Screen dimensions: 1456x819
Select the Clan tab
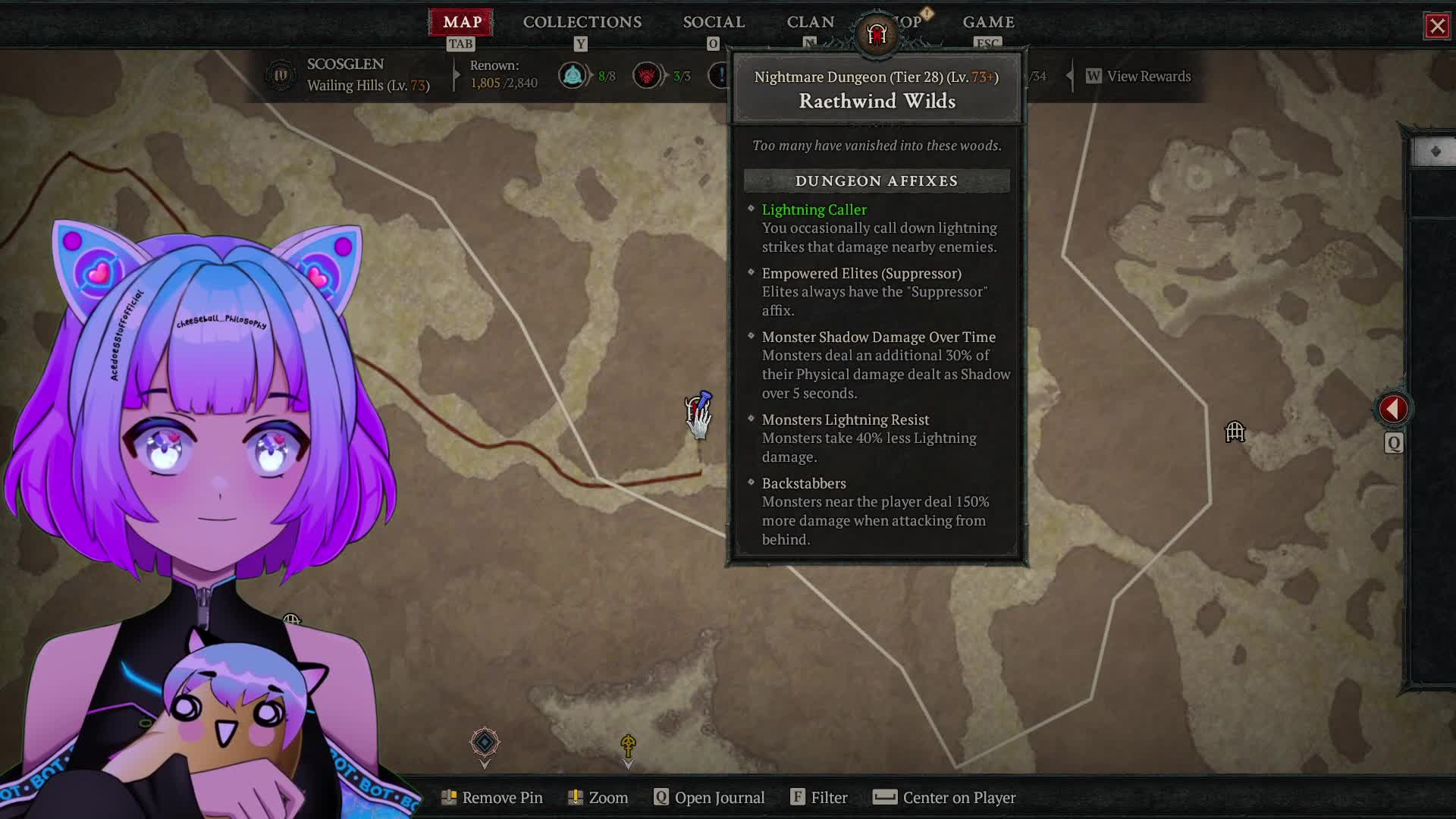coord(810,22)
